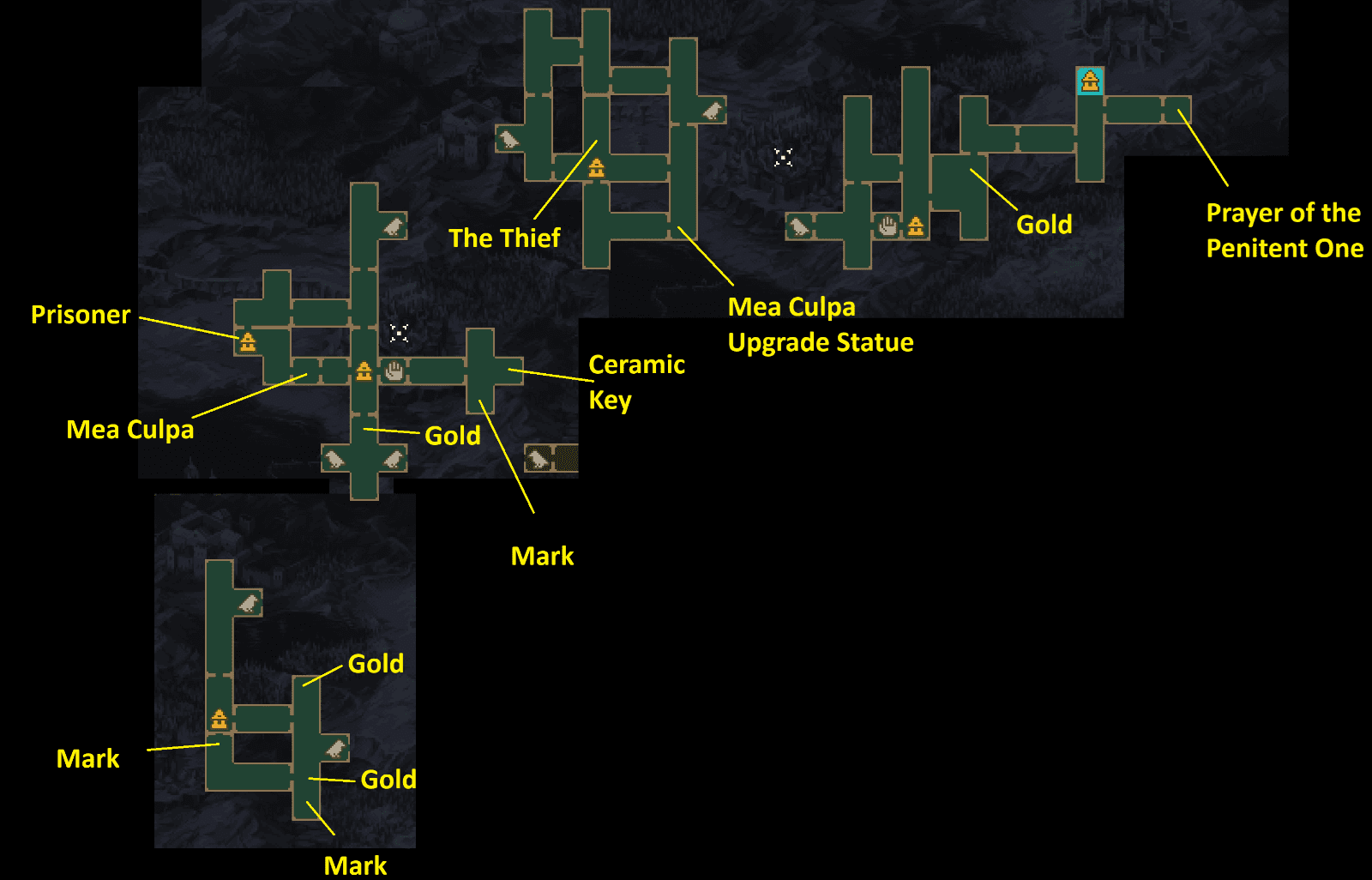Select the shrine icon near the right-side hand marker
Viewport: 1372px width, 880px height.
pos(916,226)
